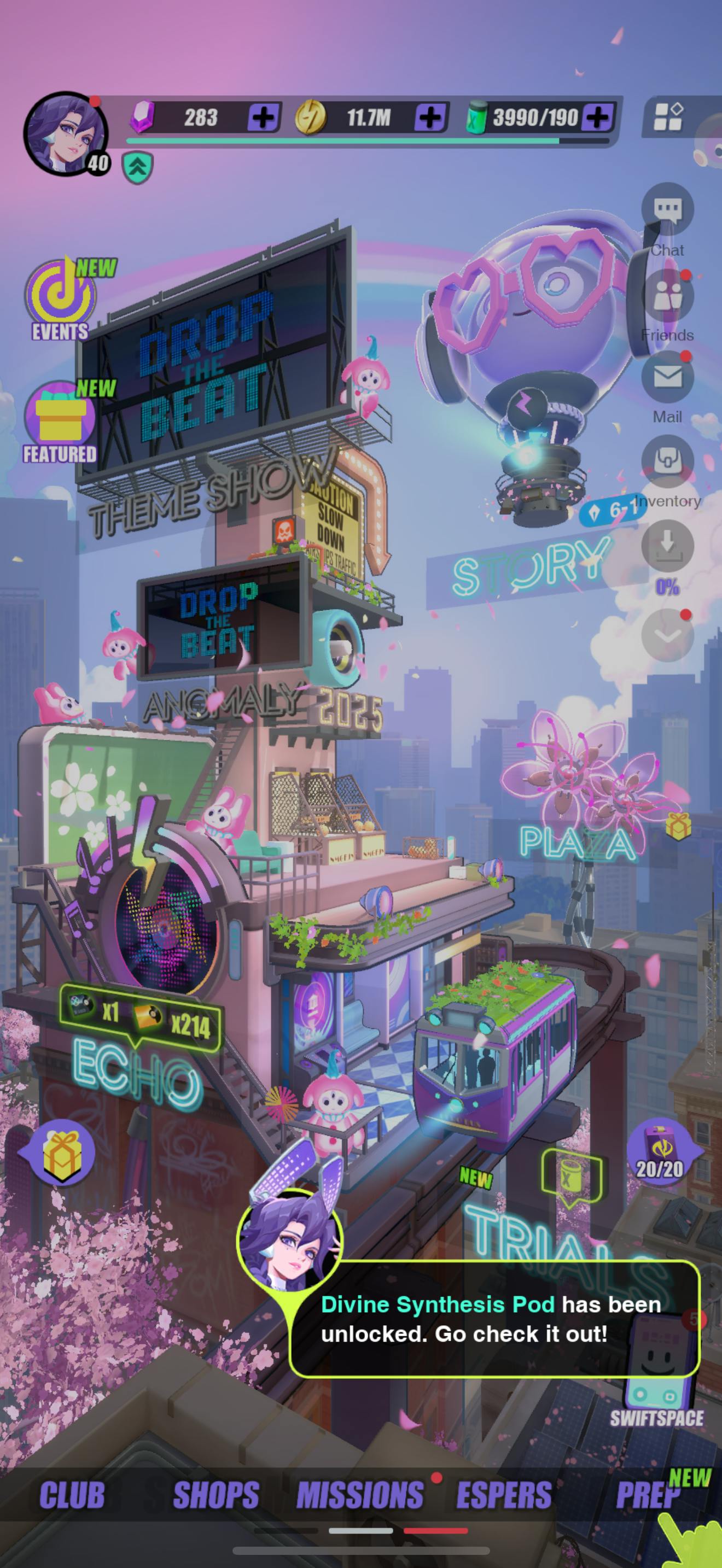Screen dimensions: 722x1568
Task: Expand the side menu down arrow
Action: pyautogui.click(x=667, y=635)
